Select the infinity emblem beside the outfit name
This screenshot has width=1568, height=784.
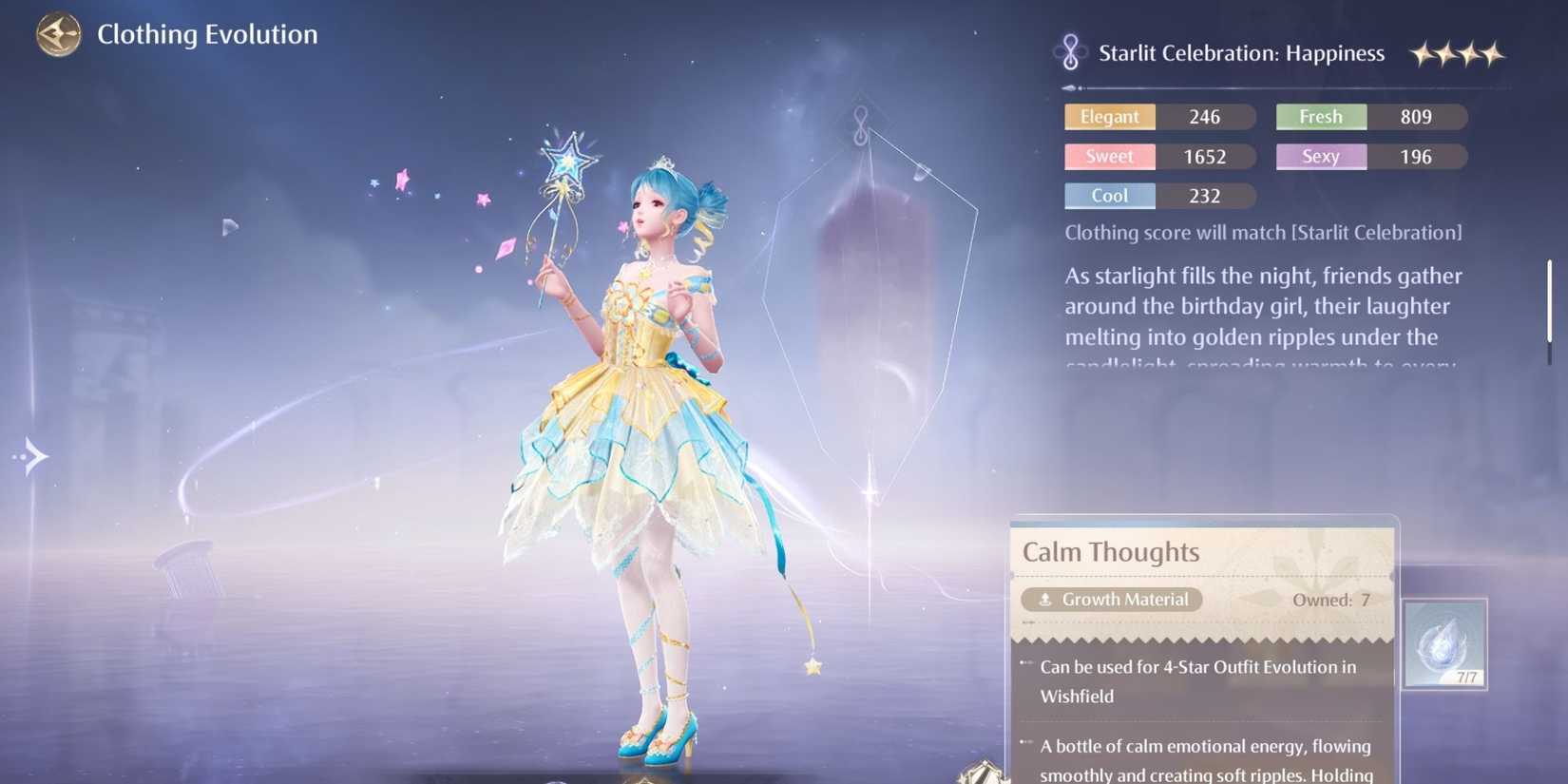(x=1071, y=52)
